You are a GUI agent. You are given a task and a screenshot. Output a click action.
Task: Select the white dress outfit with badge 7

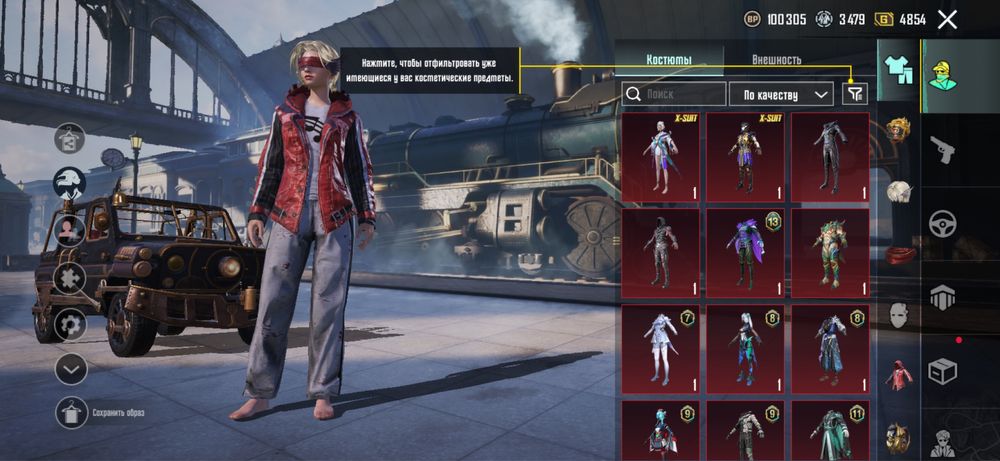click(x=661, y=349)
